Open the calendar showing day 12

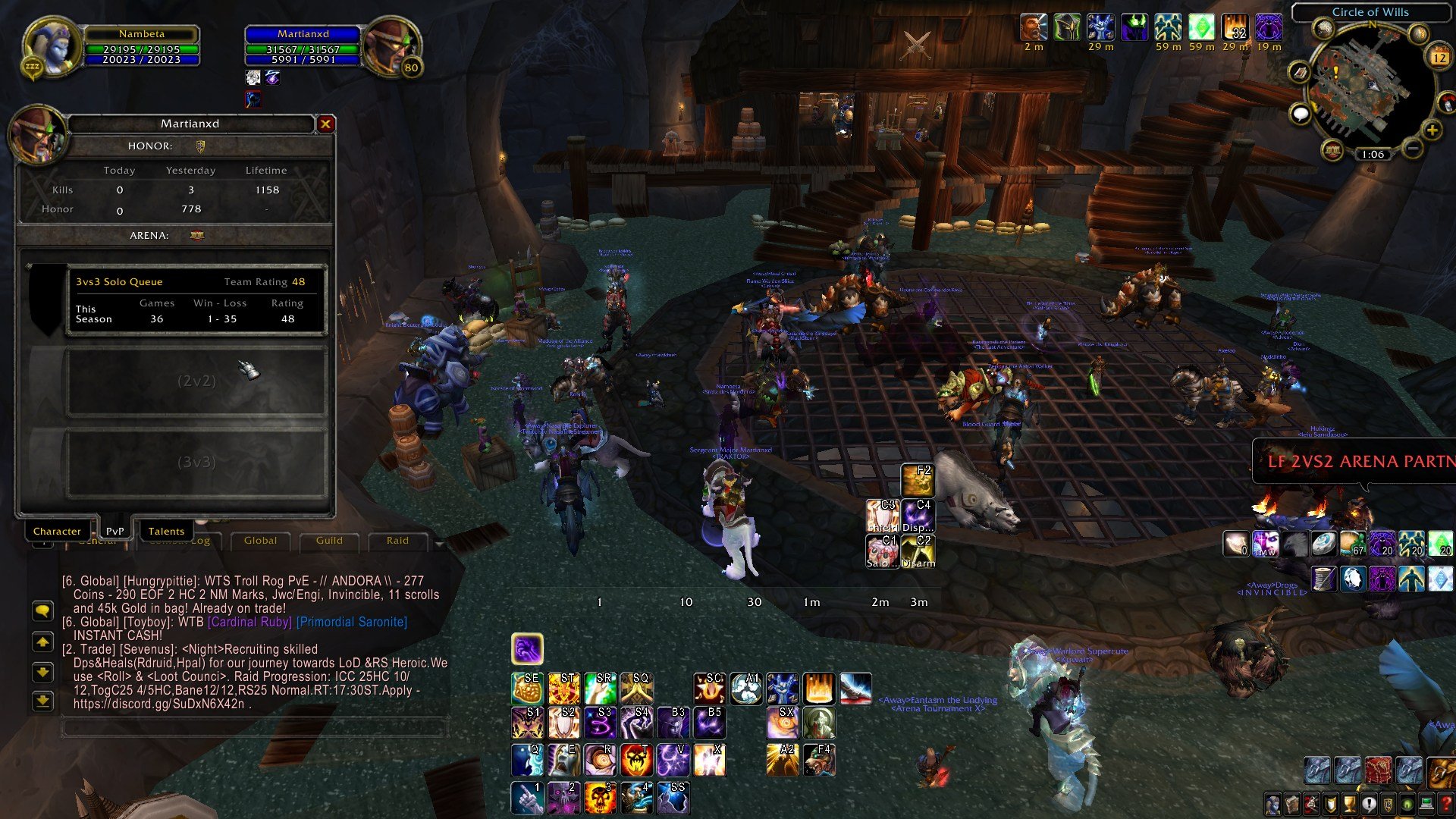[x=1439, y=58]
